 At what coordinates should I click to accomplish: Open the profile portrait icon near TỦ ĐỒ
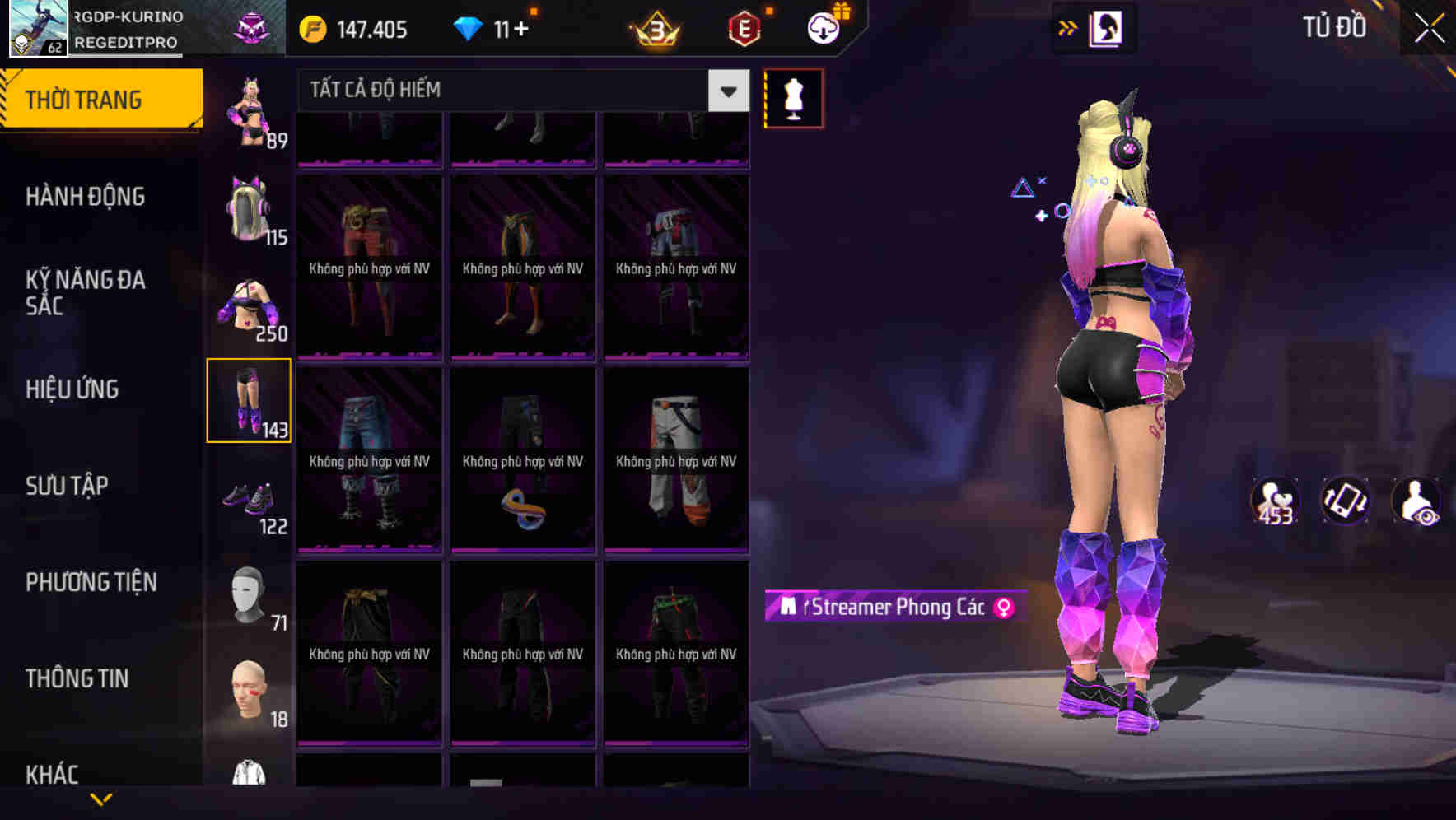[1104, 27]
